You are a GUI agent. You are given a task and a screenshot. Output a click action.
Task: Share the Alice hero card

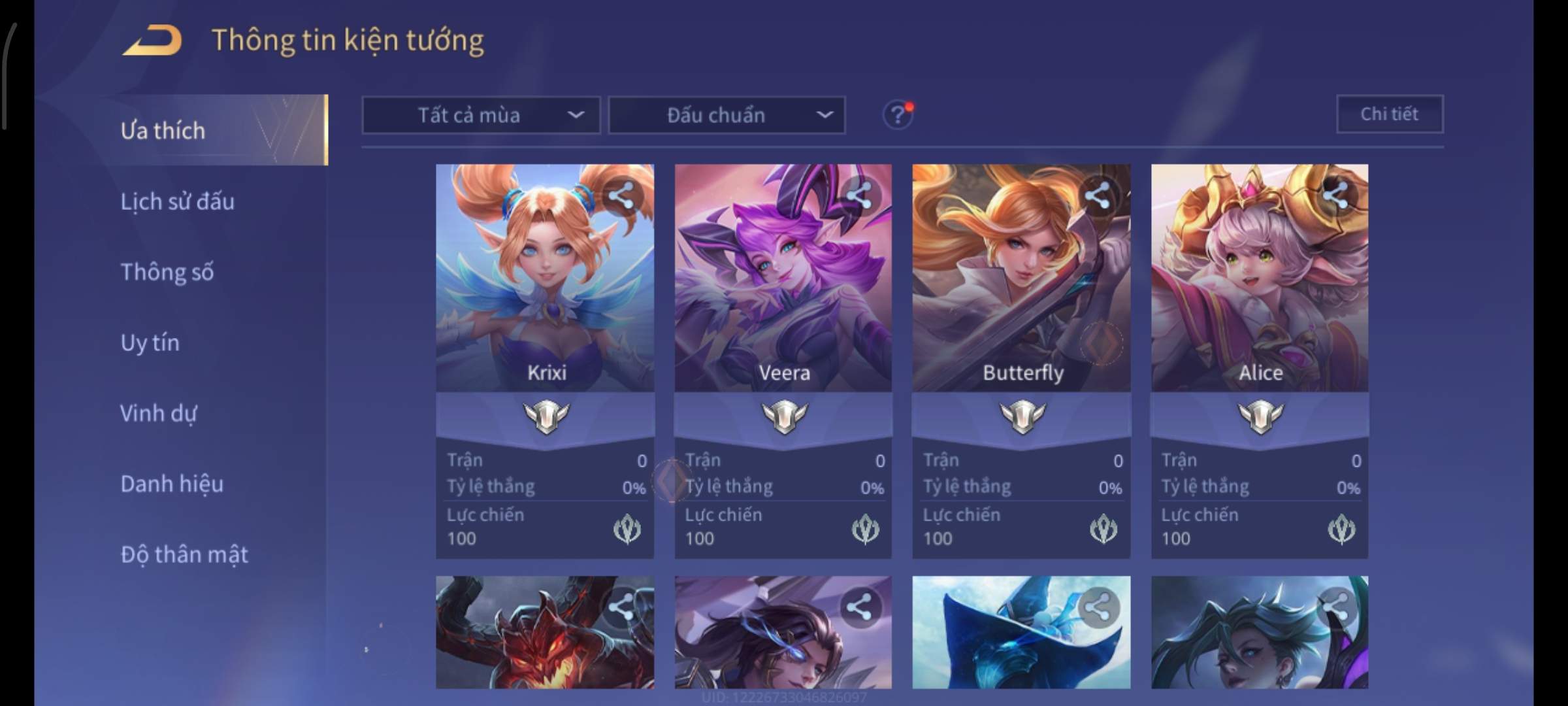pyautogui.click(x=1335, y=195)
